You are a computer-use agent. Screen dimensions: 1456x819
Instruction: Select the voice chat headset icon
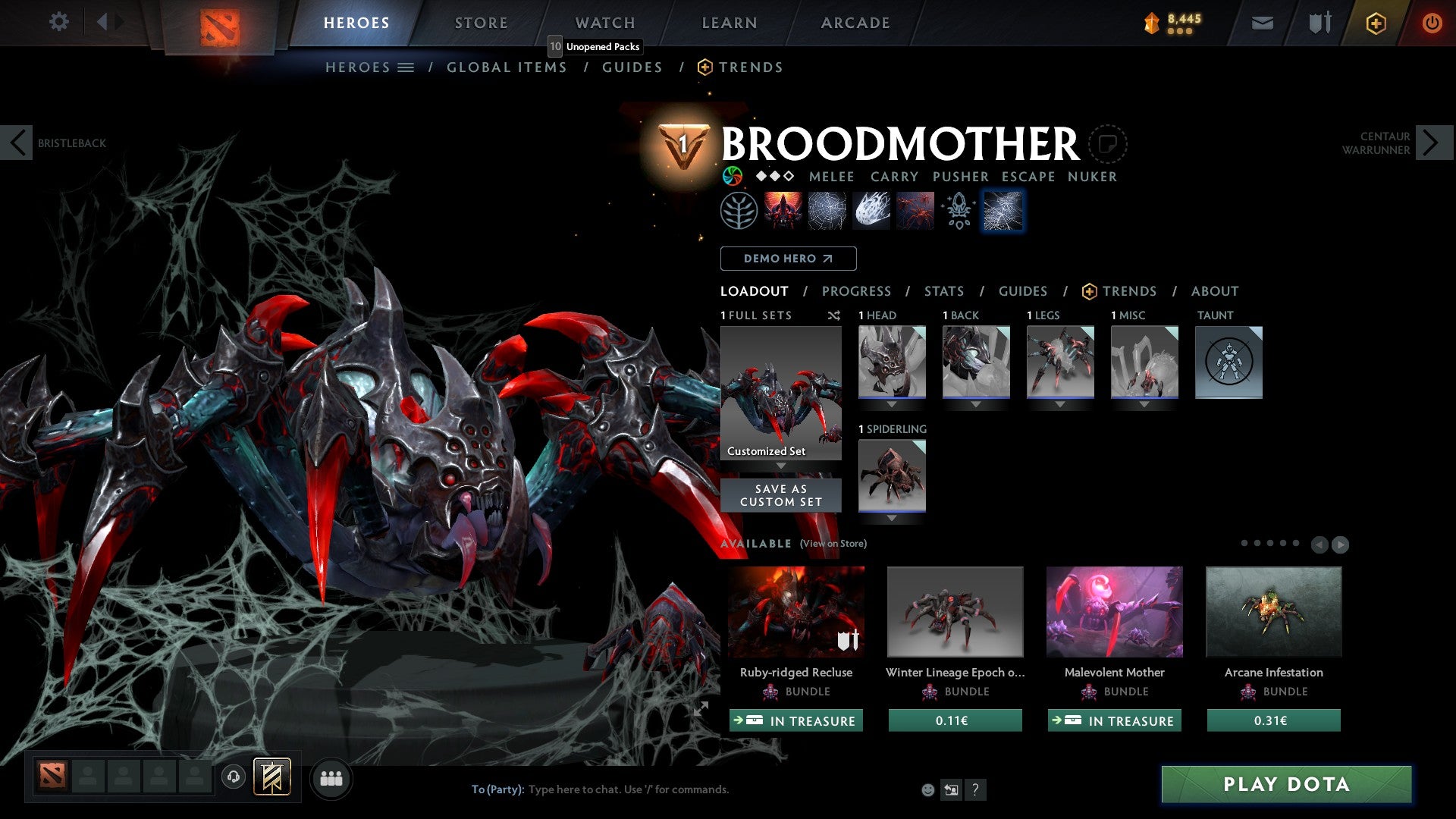[234, 778]
